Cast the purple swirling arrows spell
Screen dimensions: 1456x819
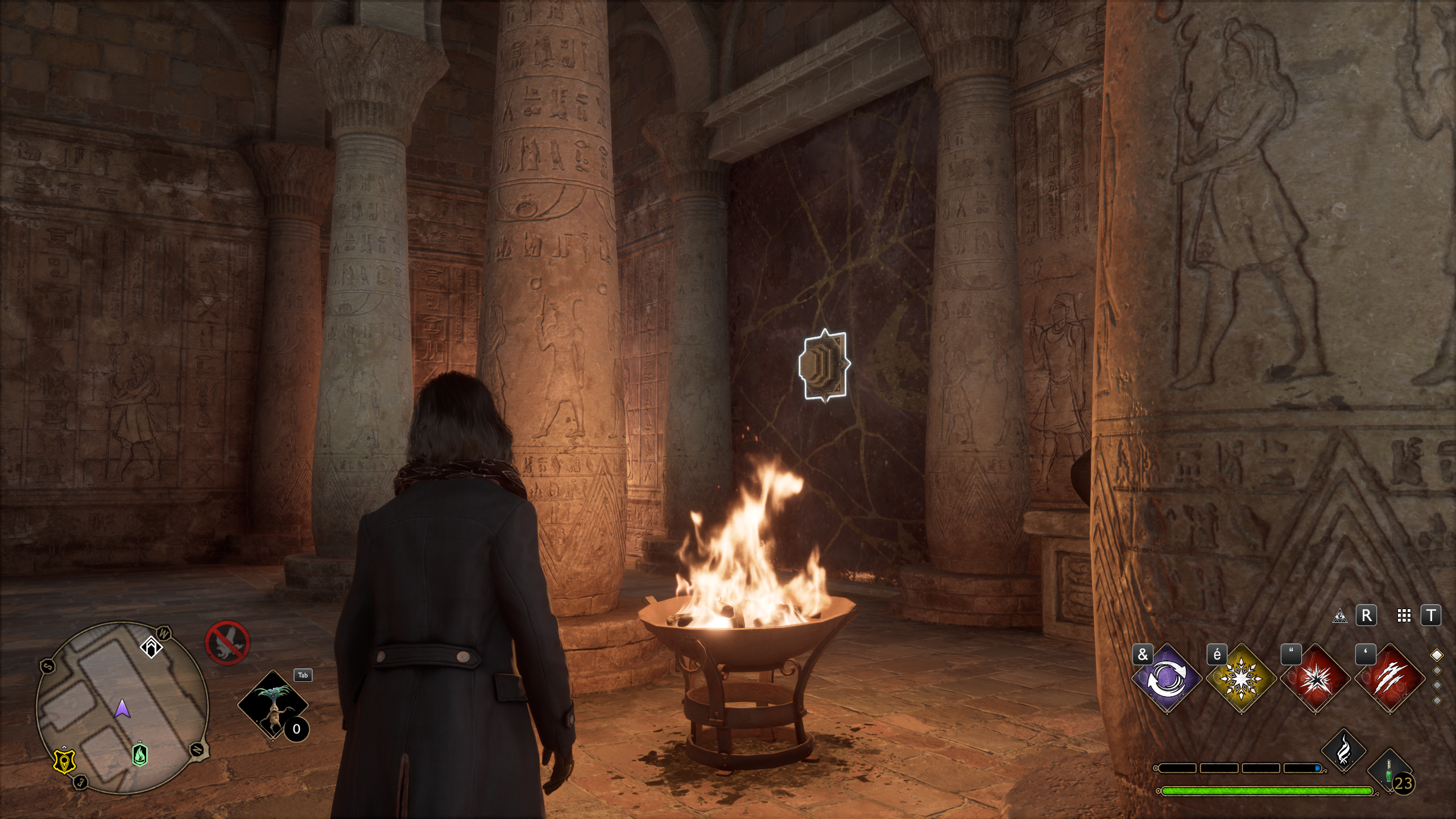pos(1167,679)
